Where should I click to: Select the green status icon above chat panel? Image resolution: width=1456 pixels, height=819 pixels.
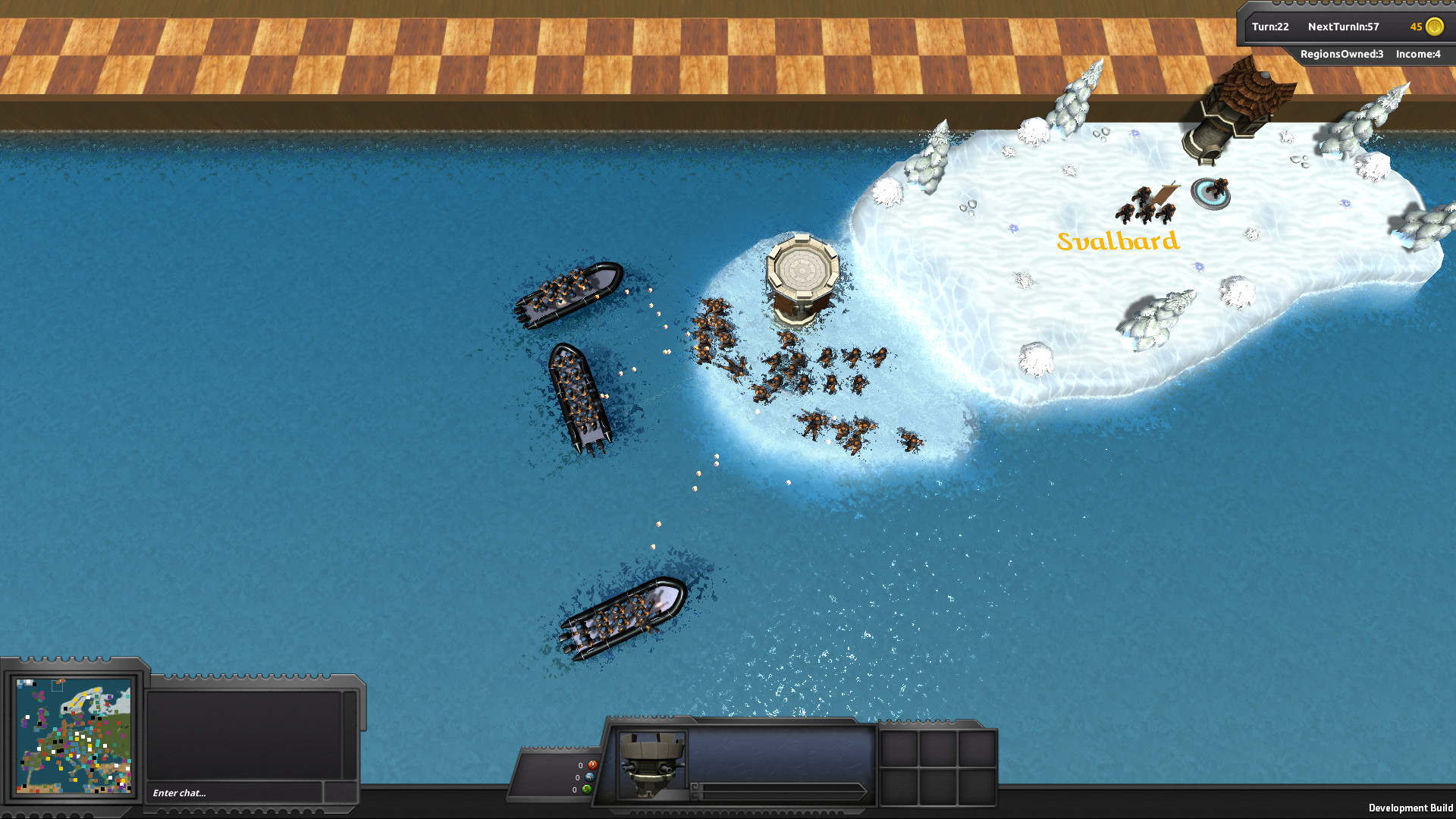point(586,789)
